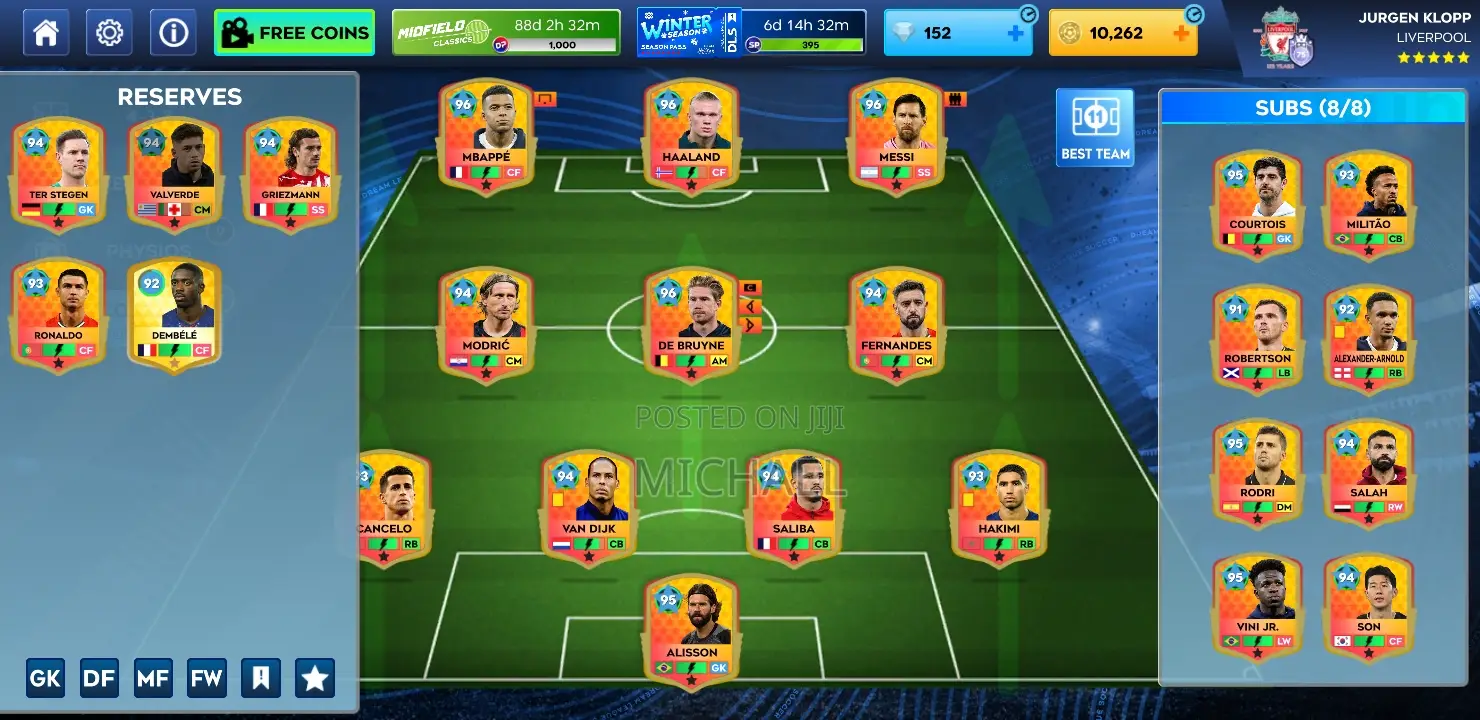Open the settings gear icon

pyautogui.click(x=108, y=31)
